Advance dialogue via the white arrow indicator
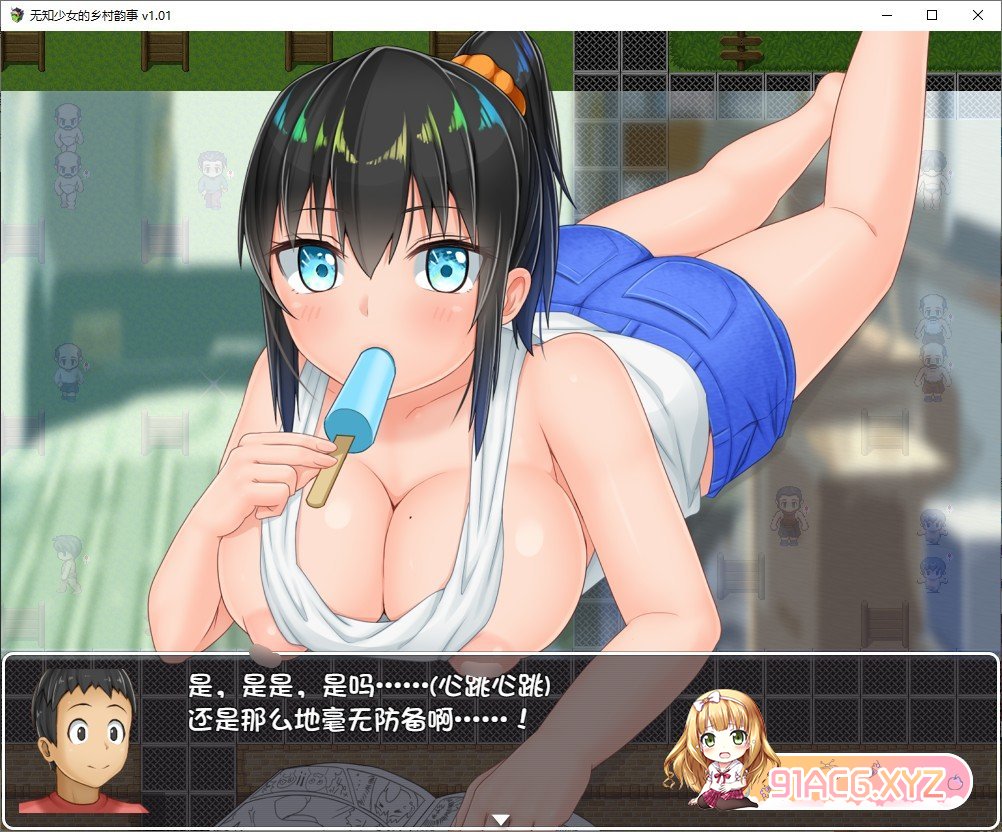Screen dimensions: 1002x832 [501, 820]
